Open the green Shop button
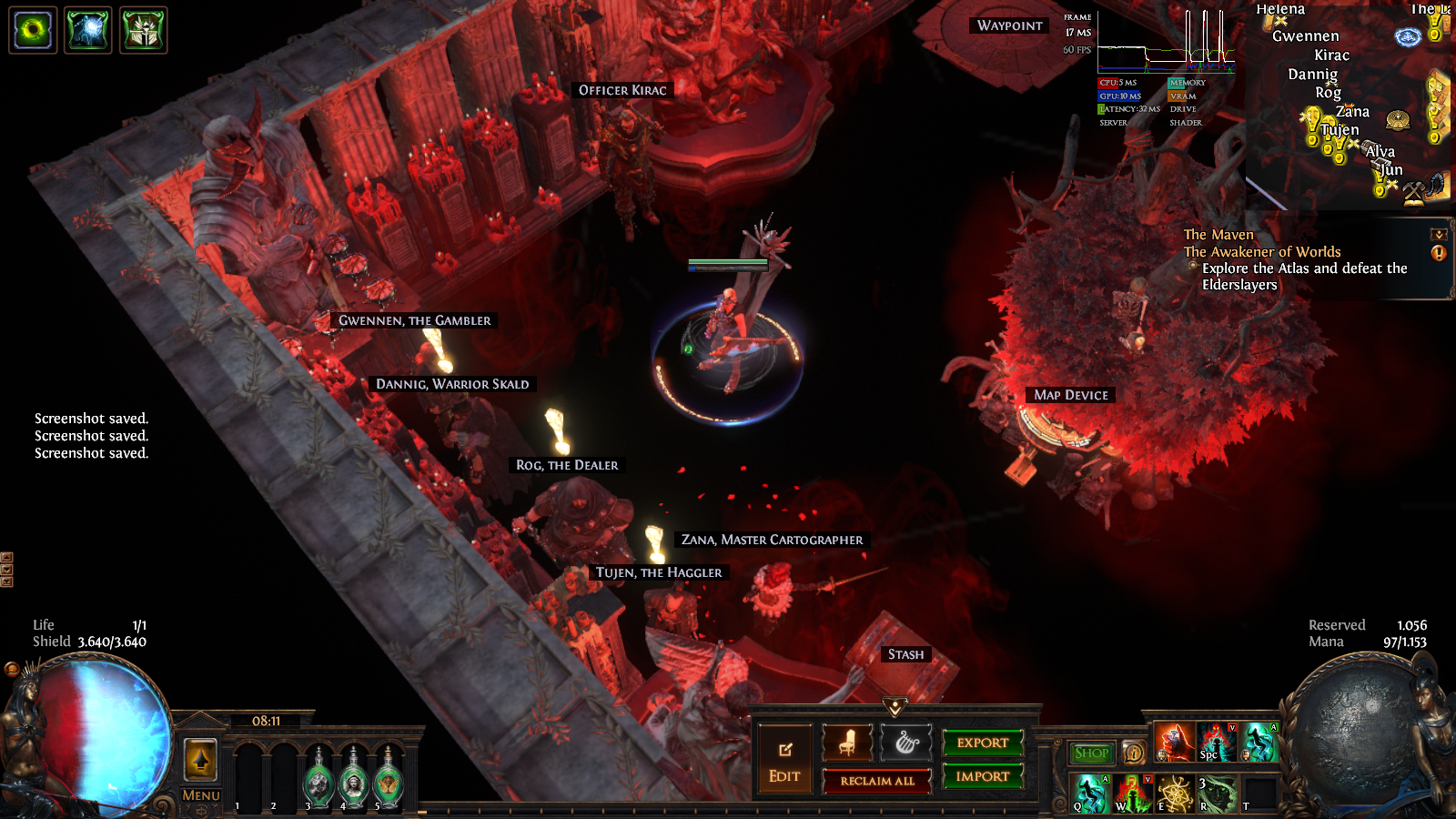The image size is (1456, 819). (1091, 753)
